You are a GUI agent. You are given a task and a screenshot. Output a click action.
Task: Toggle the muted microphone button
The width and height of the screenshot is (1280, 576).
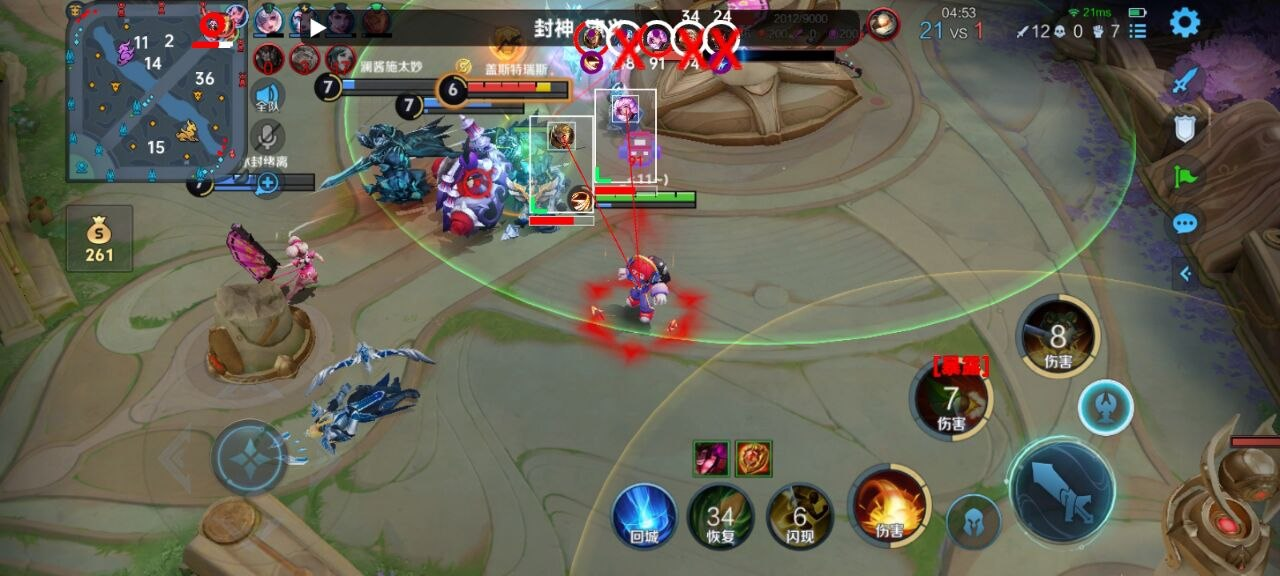pos(267,136)
